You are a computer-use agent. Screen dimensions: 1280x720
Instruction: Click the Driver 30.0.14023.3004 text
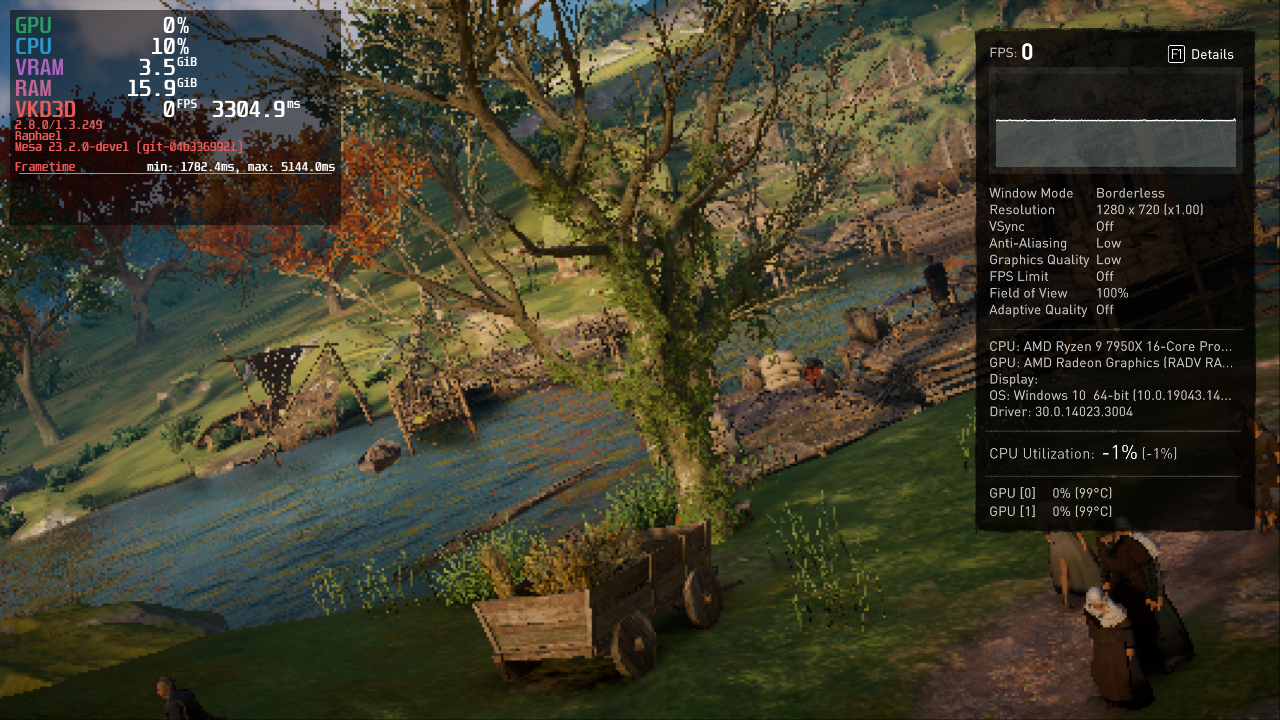(1060, 411)
